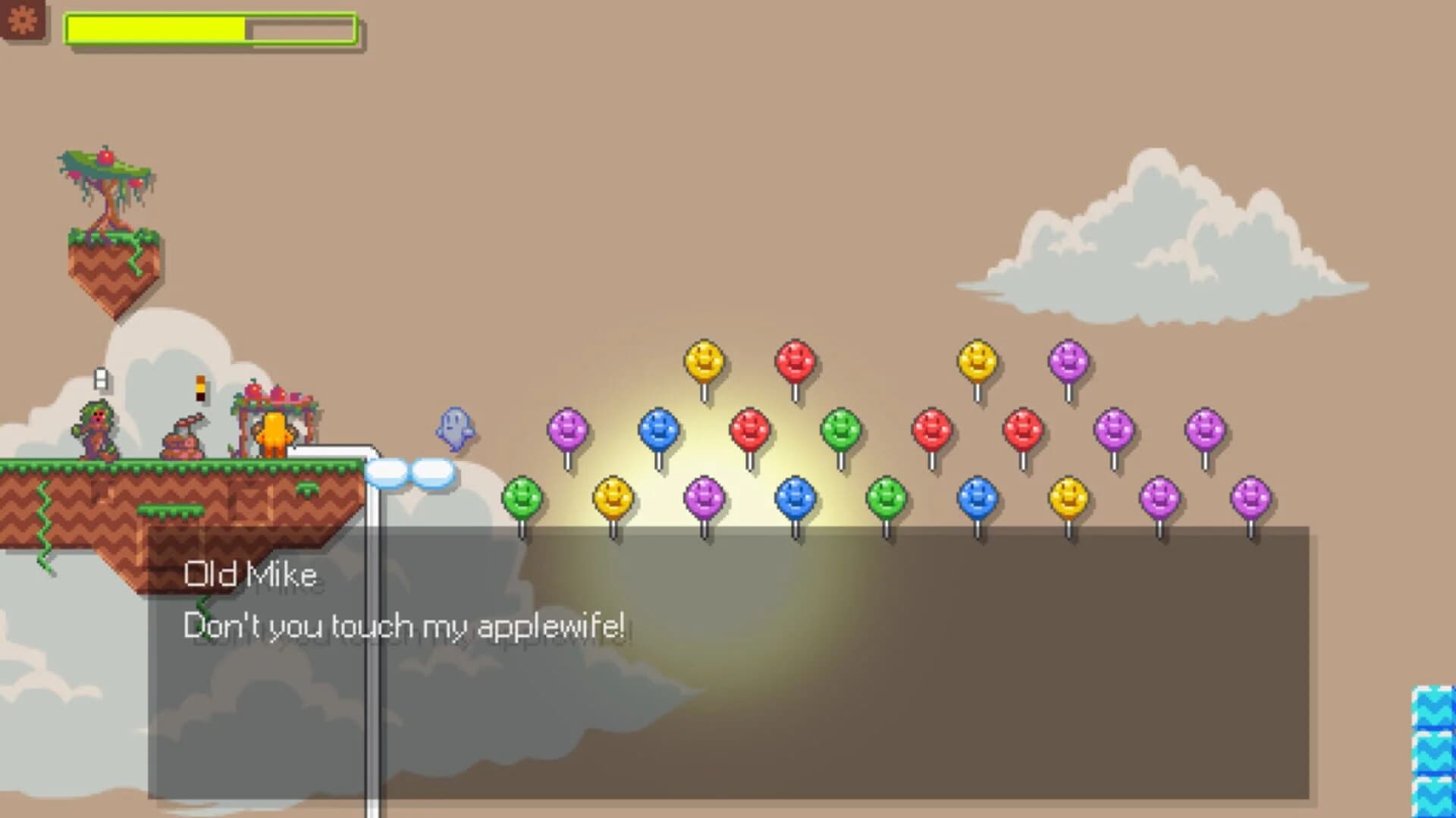Click the blue lollipop in the middle row
Image resolution: width=1456 pixels, height=818 pixels.
(659, 430)
